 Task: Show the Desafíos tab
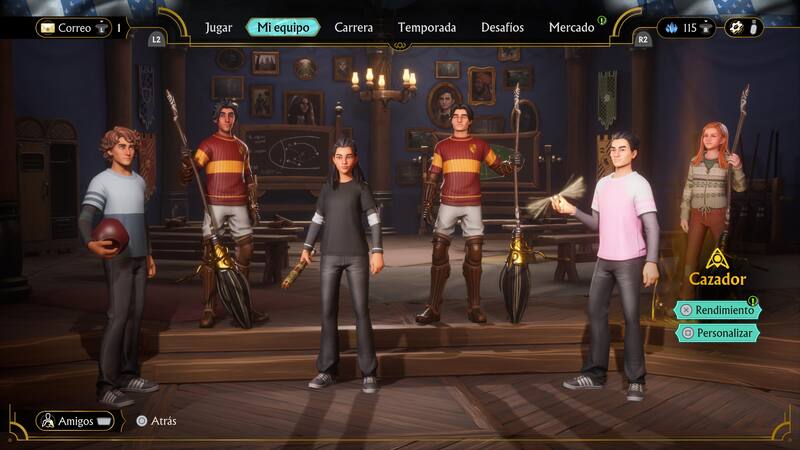501,28
